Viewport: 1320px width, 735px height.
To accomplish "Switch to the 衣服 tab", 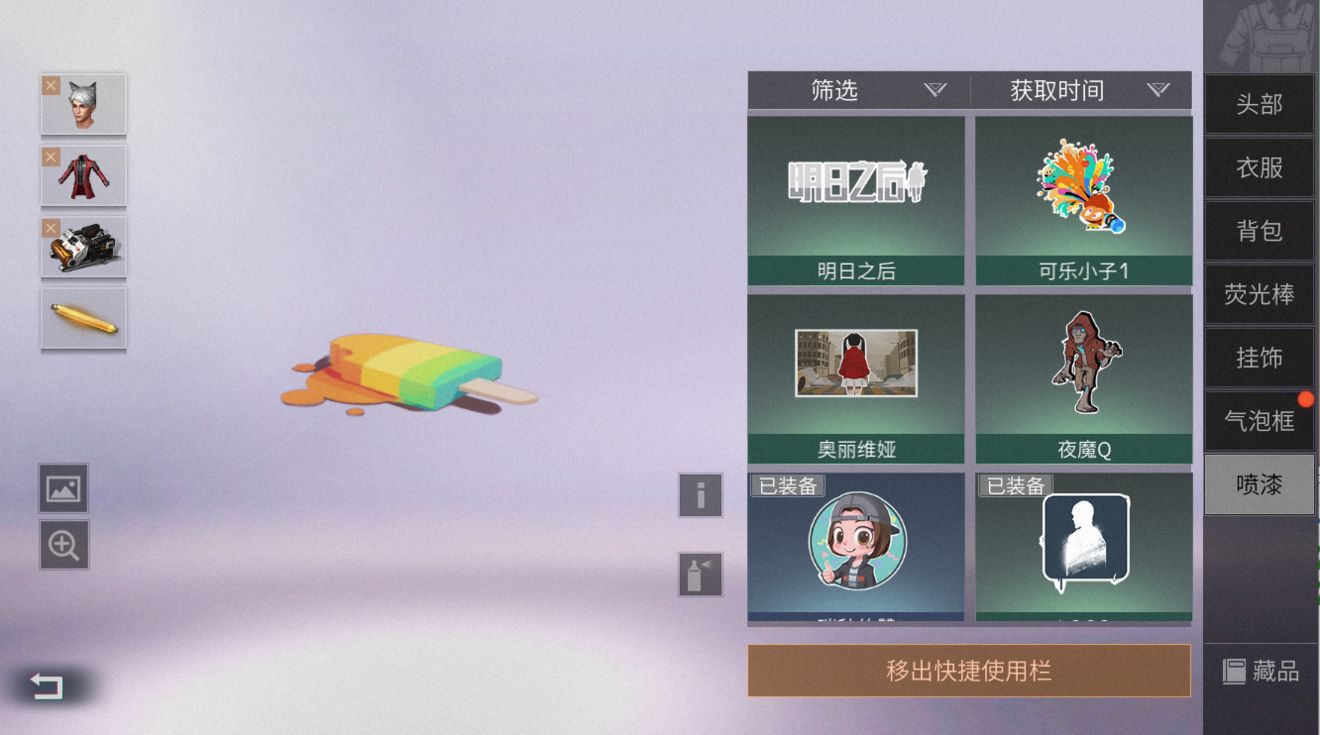I will click(1258, 167).
